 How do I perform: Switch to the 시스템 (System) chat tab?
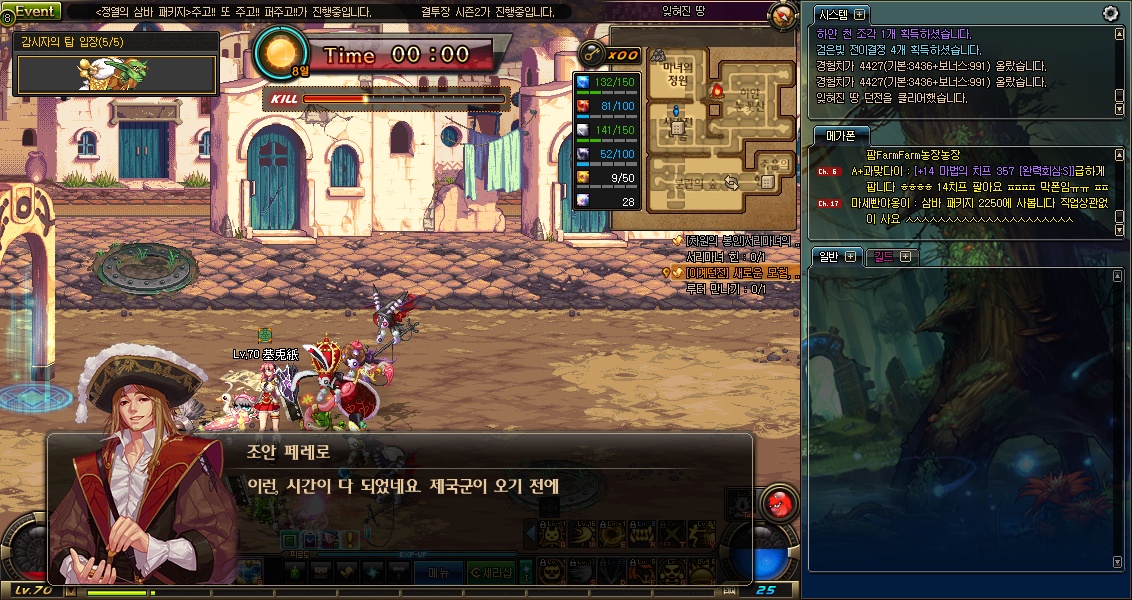[x=836, y=15]
